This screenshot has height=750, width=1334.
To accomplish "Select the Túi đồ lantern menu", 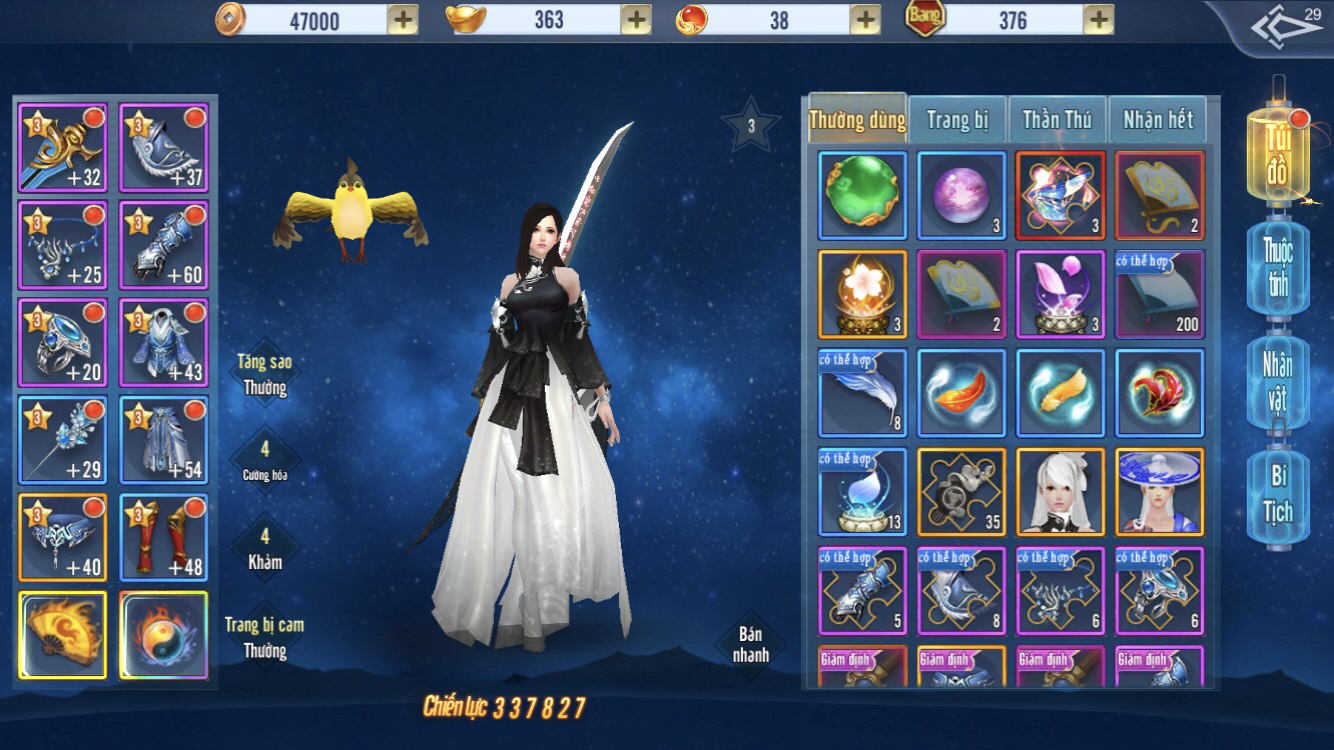I will click(1277, 155).
